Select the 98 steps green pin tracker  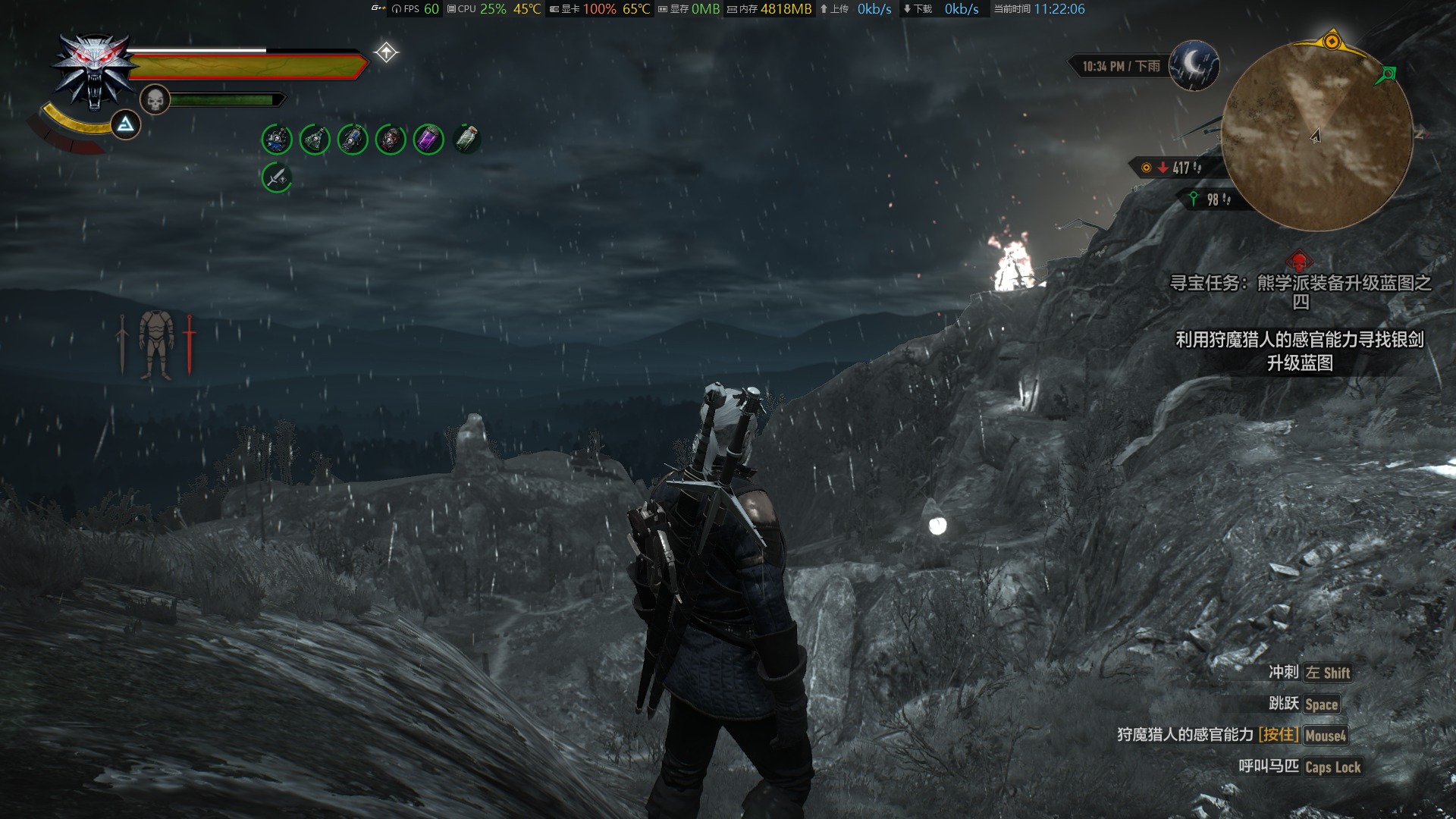coord(1210,199)
